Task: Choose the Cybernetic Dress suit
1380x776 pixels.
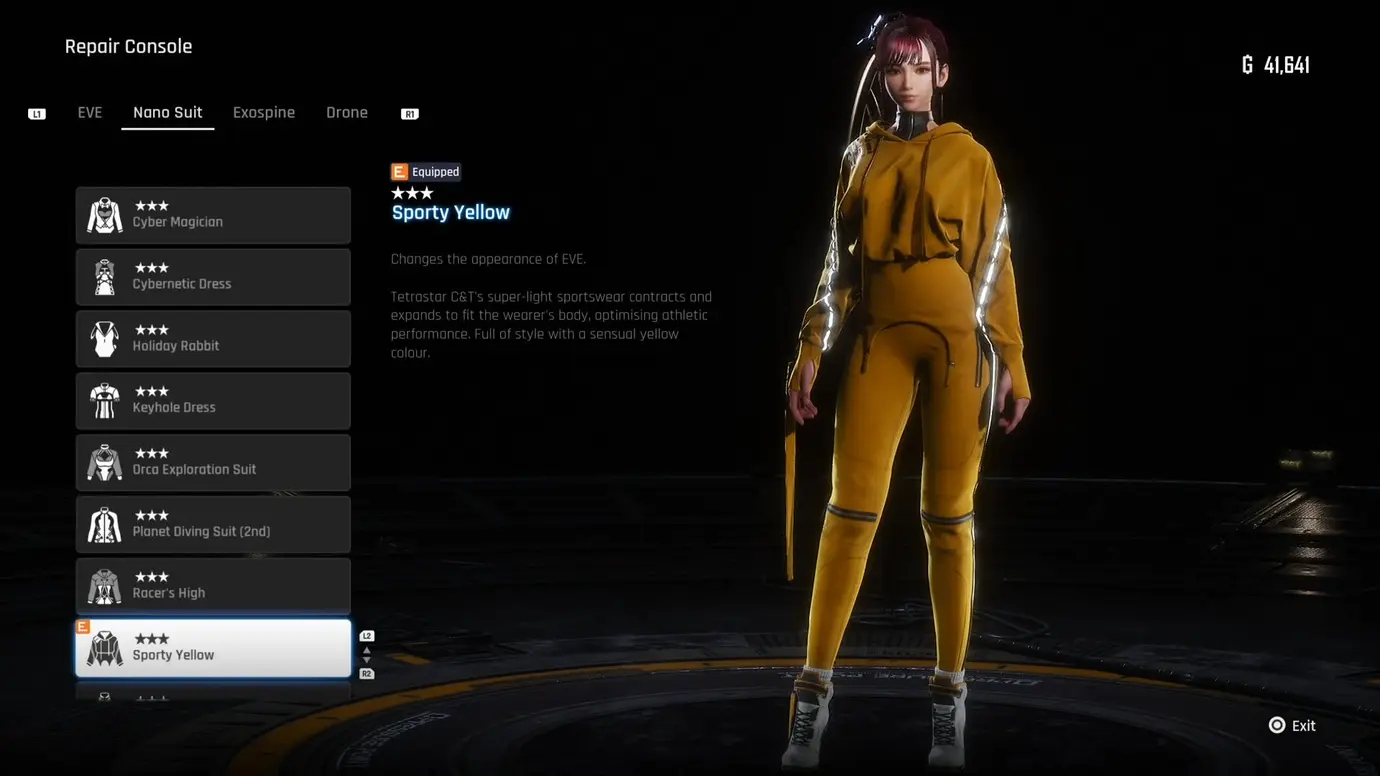Action: pyautogui.click(x=213, y=277)
